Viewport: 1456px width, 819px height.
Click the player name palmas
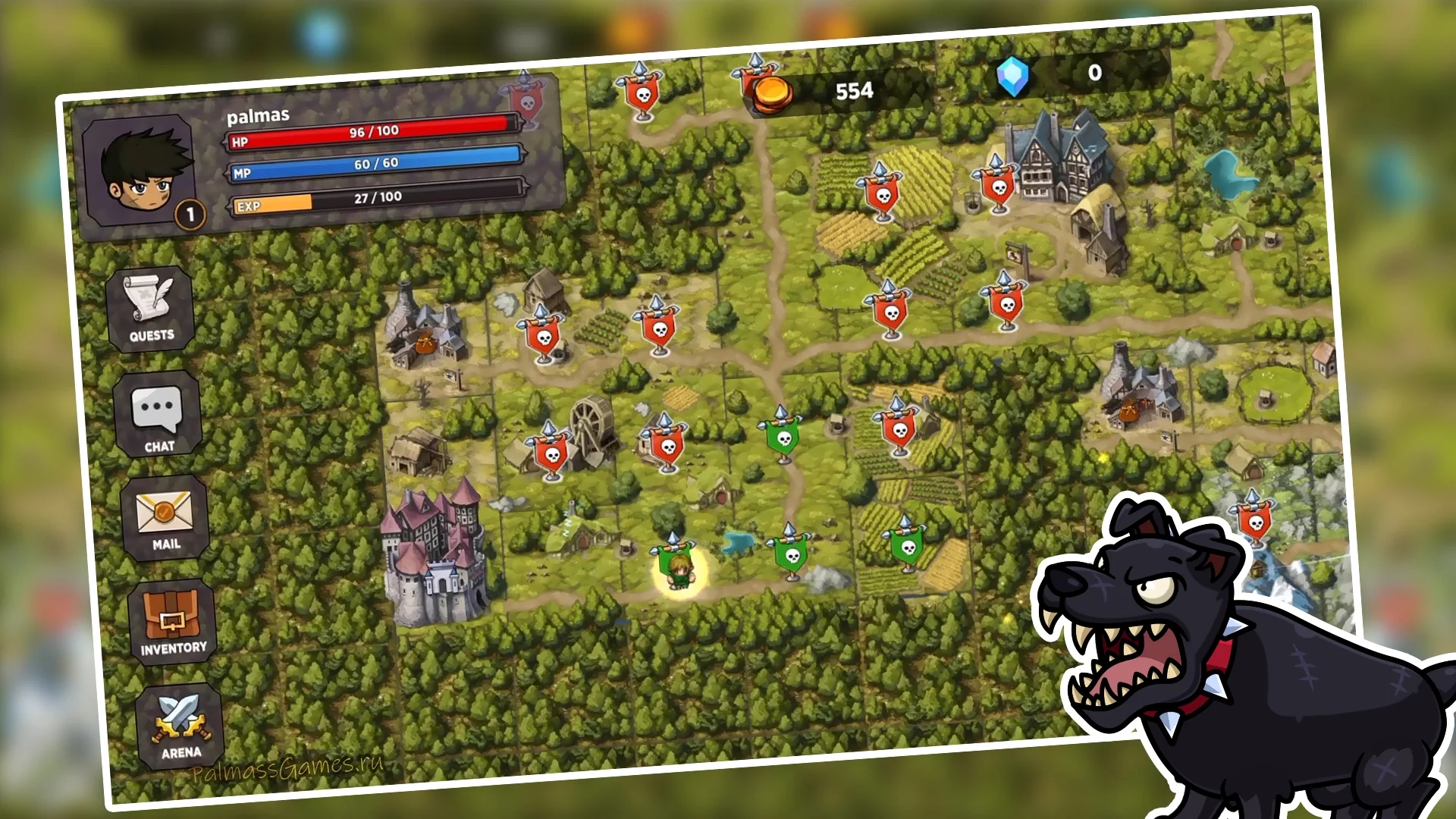pos(258,116)
